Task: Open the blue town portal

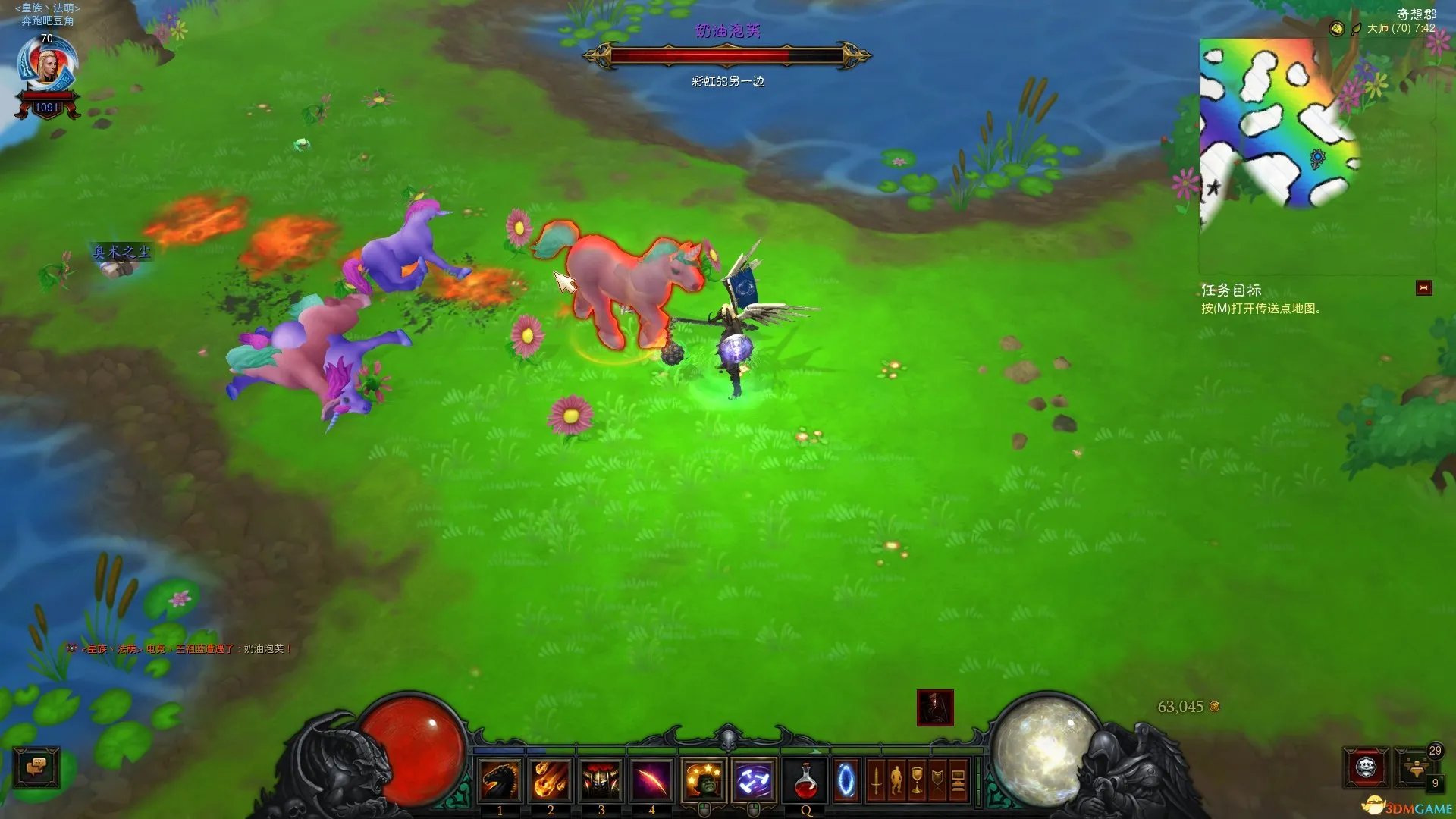Action: coord(846,780)
